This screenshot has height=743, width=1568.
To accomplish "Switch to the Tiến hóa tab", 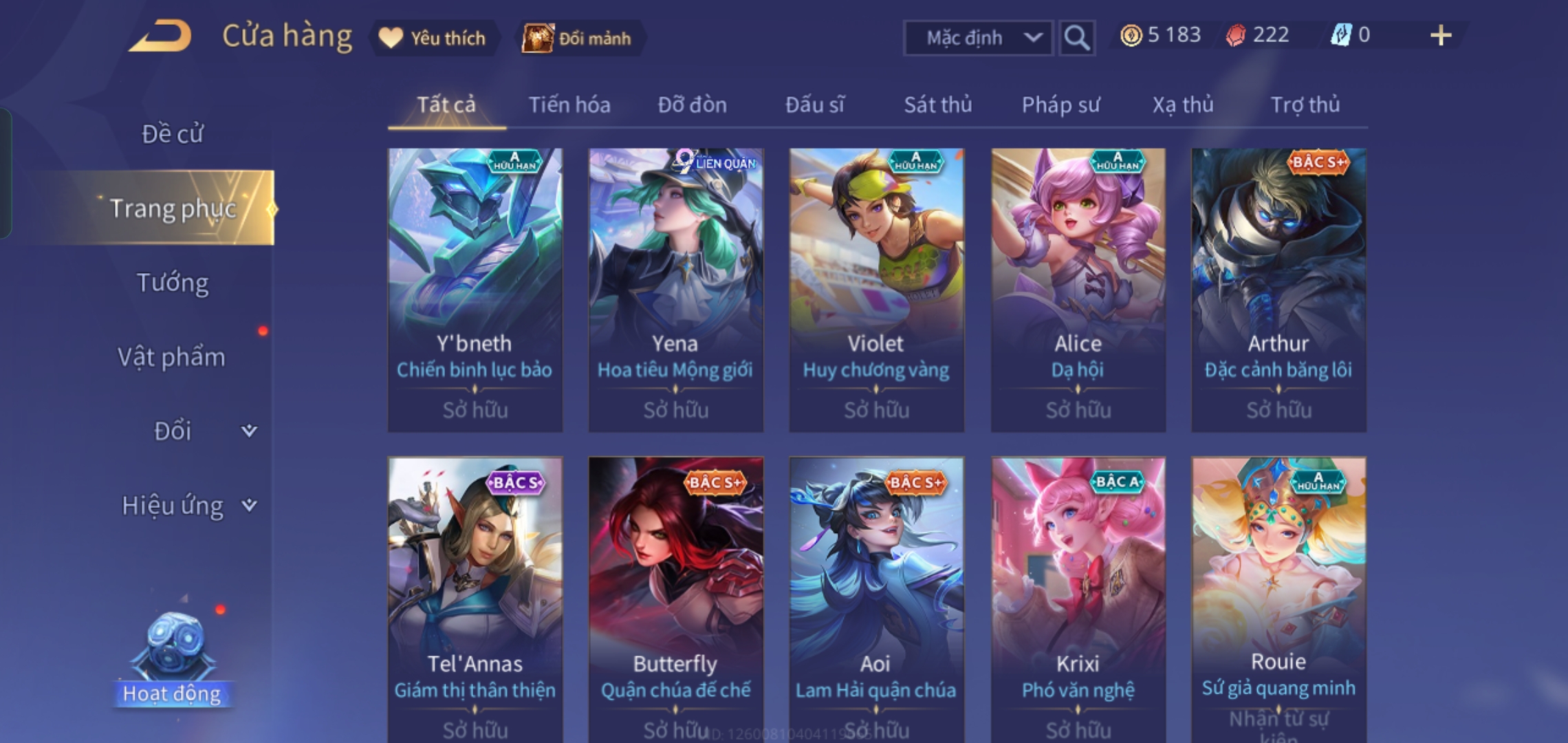I will 569,105.
